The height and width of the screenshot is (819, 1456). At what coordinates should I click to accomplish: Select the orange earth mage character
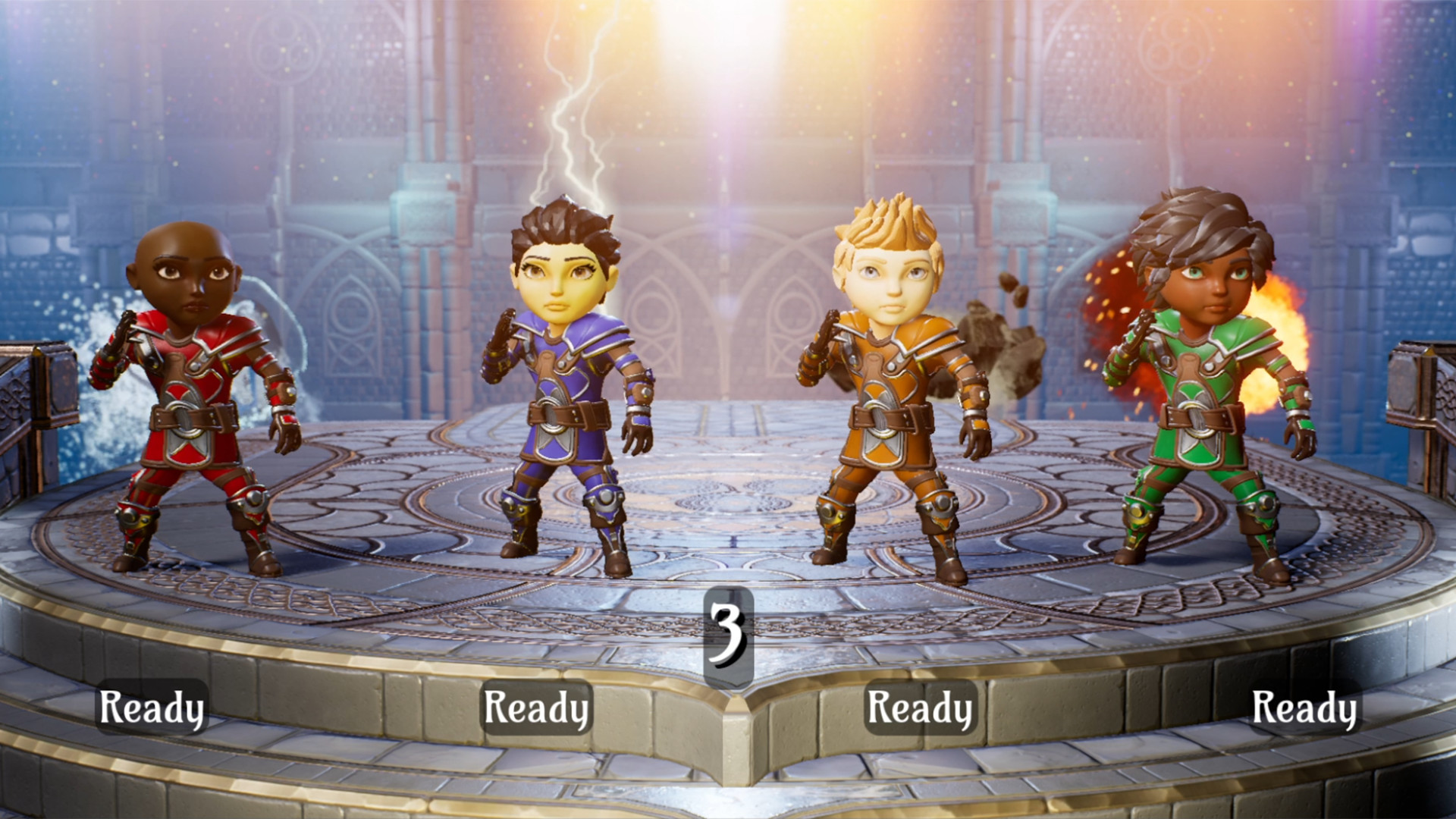[x=891, y=394]
